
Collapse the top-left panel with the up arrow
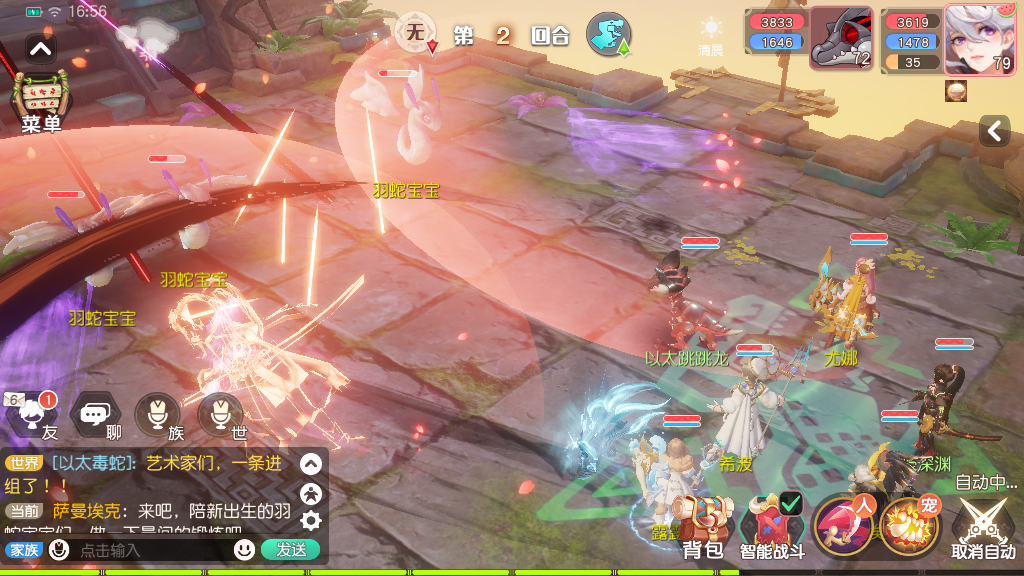point(41,48)
